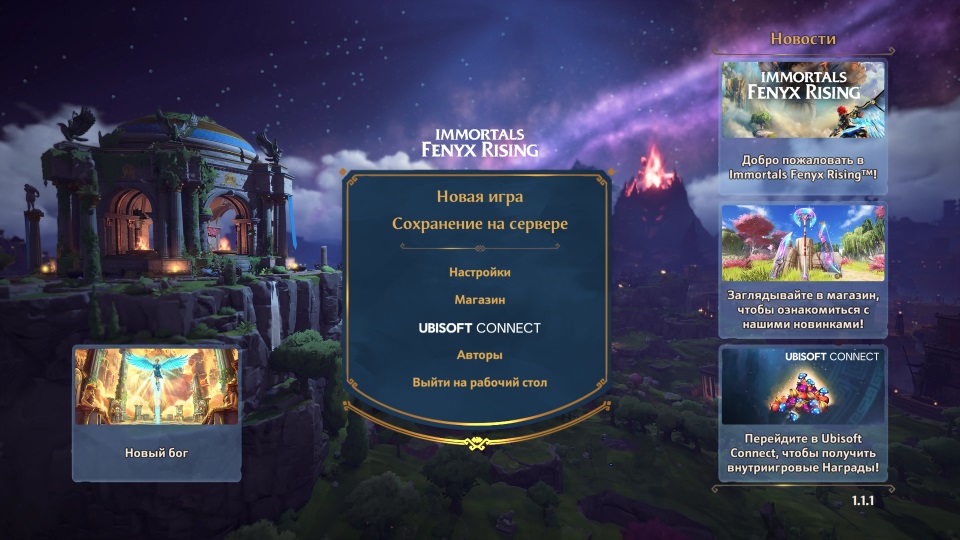Launch Ubisoft Connect from the main menu

pyautogui.click(x=479, y=328)
